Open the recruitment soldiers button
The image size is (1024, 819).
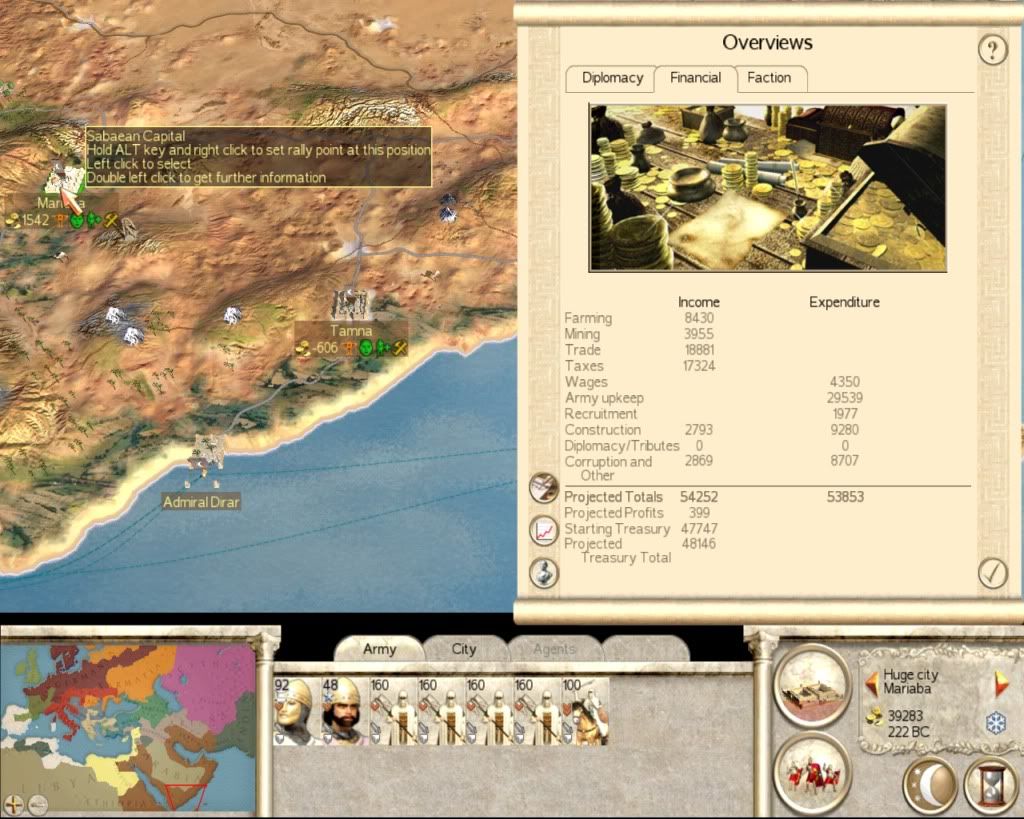click(x=812, y=773)
